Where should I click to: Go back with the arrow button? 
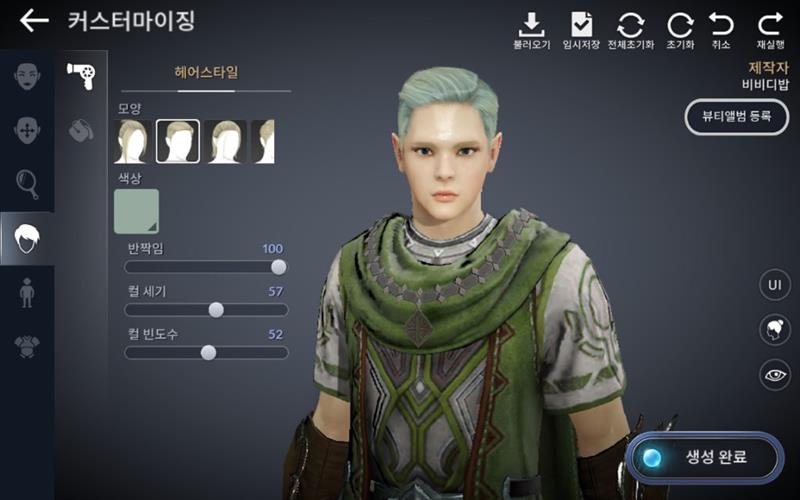tap(34, 21)
